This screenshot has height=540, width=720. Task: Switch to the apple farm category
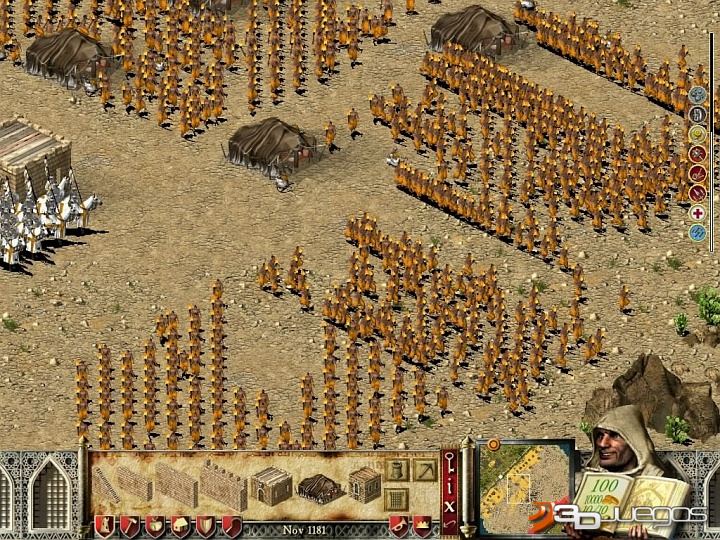154,525
